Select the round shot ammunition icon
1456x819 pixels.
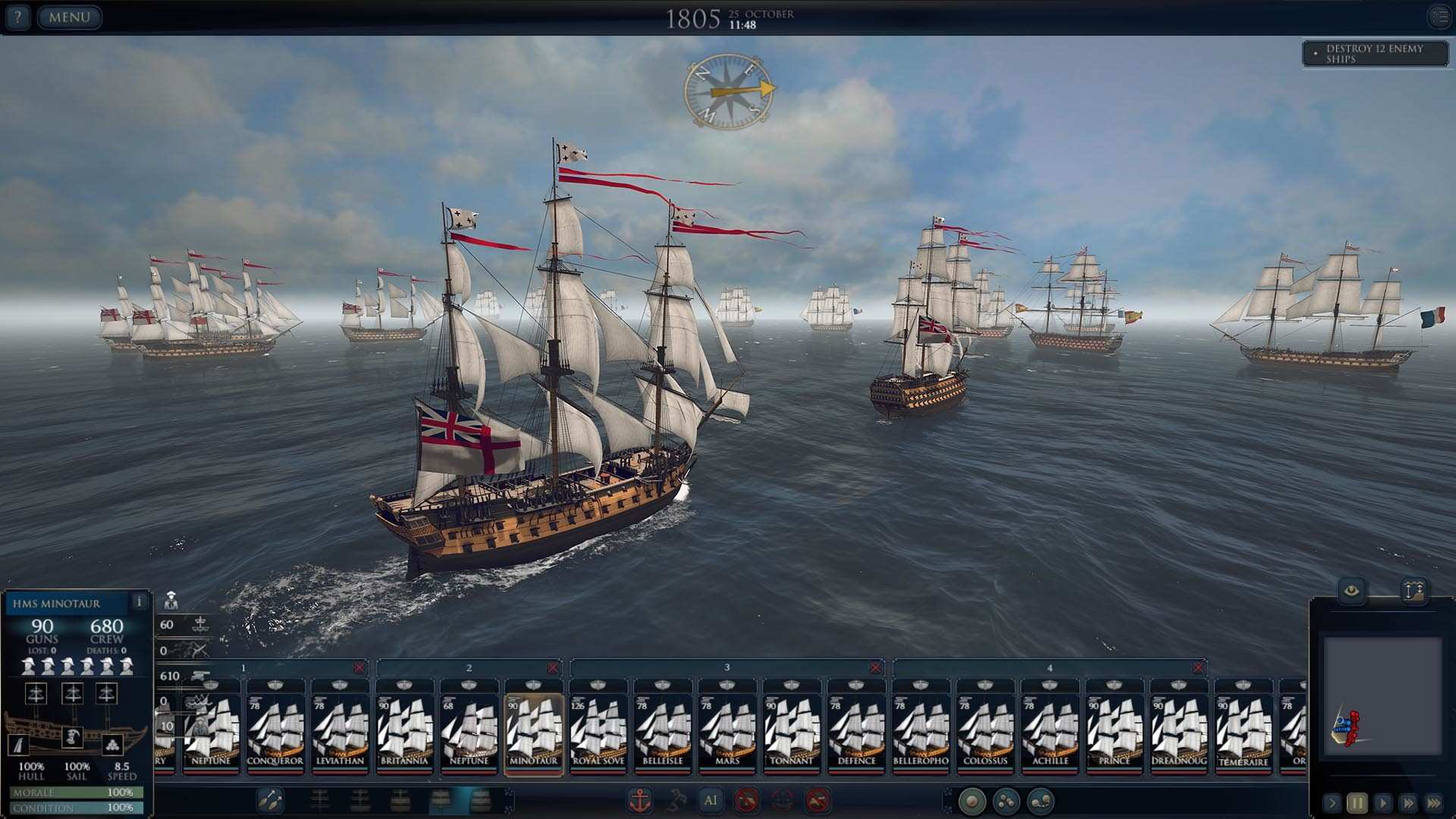pos(972,800)
